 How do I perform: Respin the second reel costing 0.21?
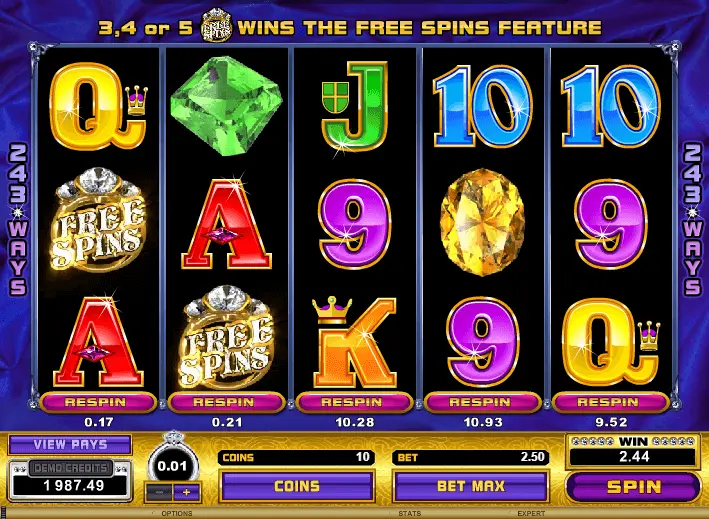[x=226, y=402]
